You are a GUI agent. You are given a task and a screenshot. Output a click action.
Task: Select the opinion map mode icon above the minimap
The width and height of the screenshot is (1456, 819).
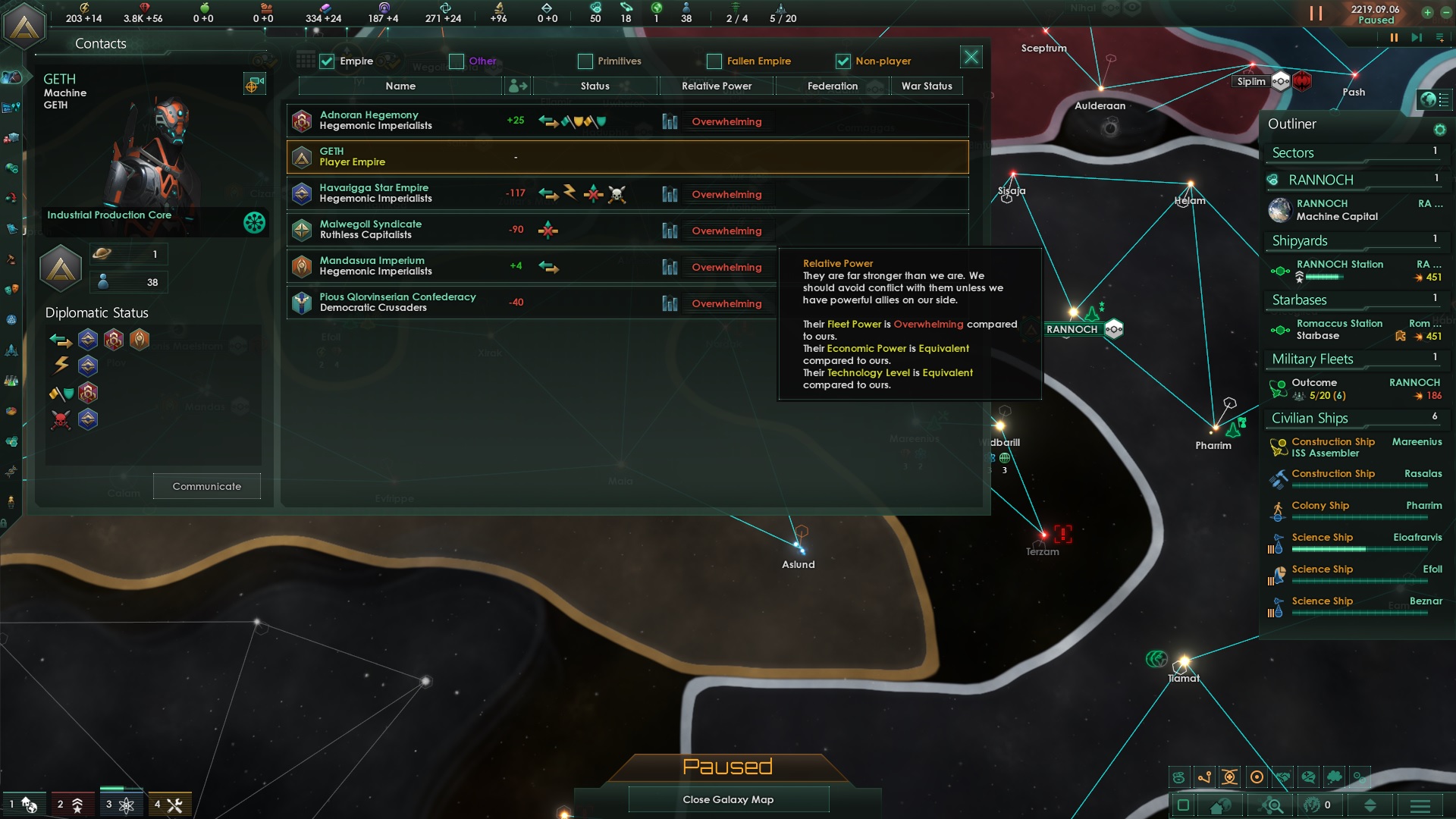(1307, 777)
